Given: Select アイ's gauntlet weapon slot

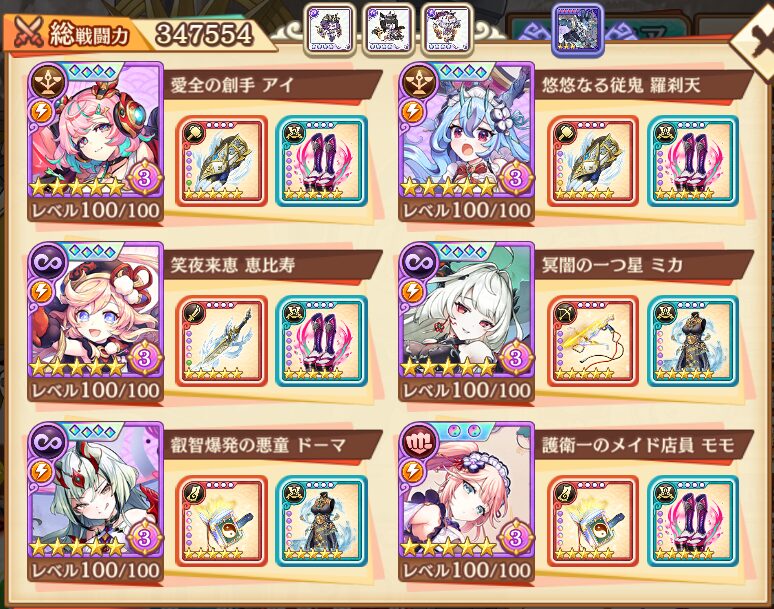Looking at the screenshot, I should pyautogui.click(x=221, y=160).
